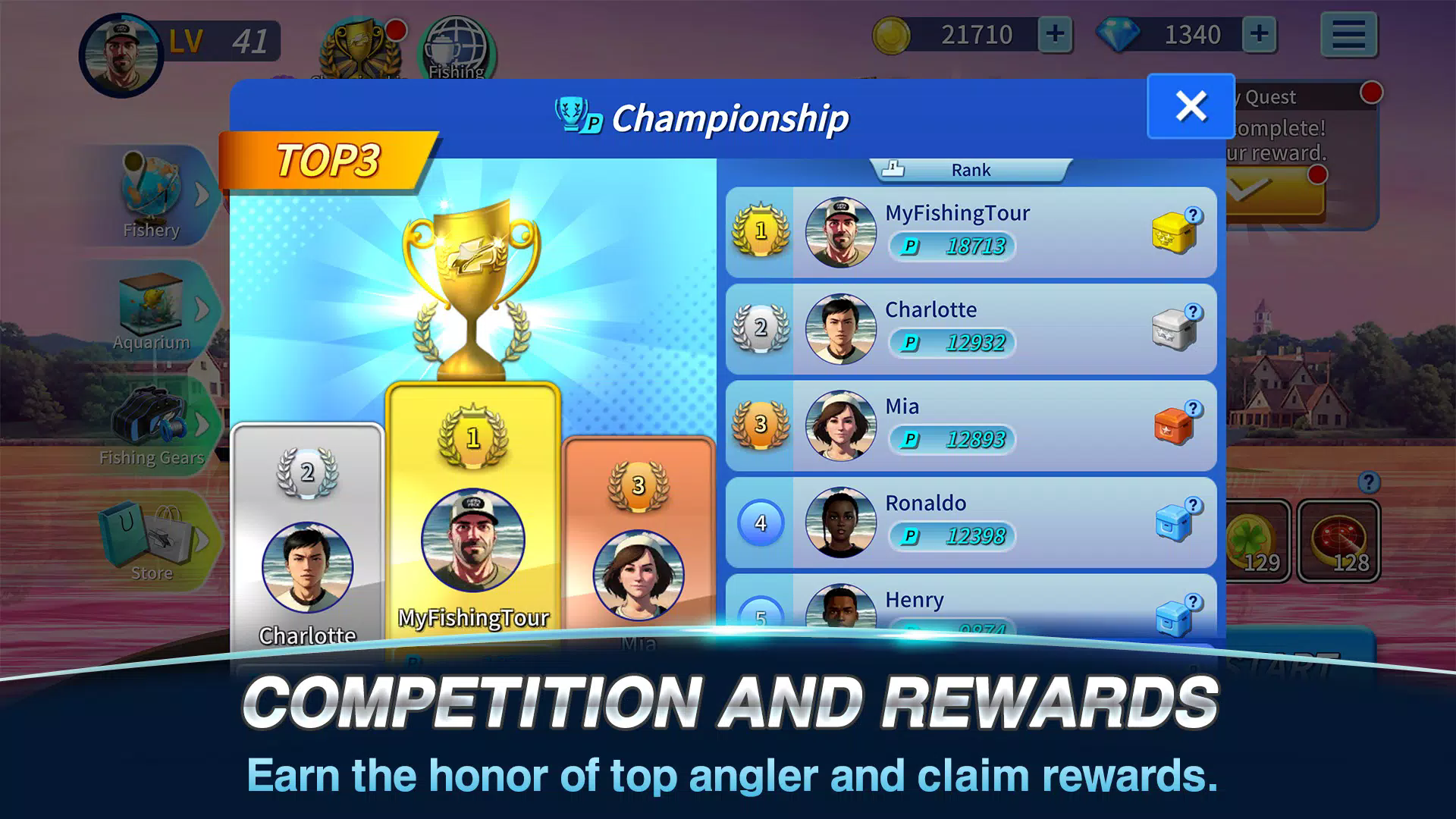Image resolution: width=1456 pixels, height=819 pixels.
Task: View Ronaldo's blue reward box
Action: tap(1173, 522)
